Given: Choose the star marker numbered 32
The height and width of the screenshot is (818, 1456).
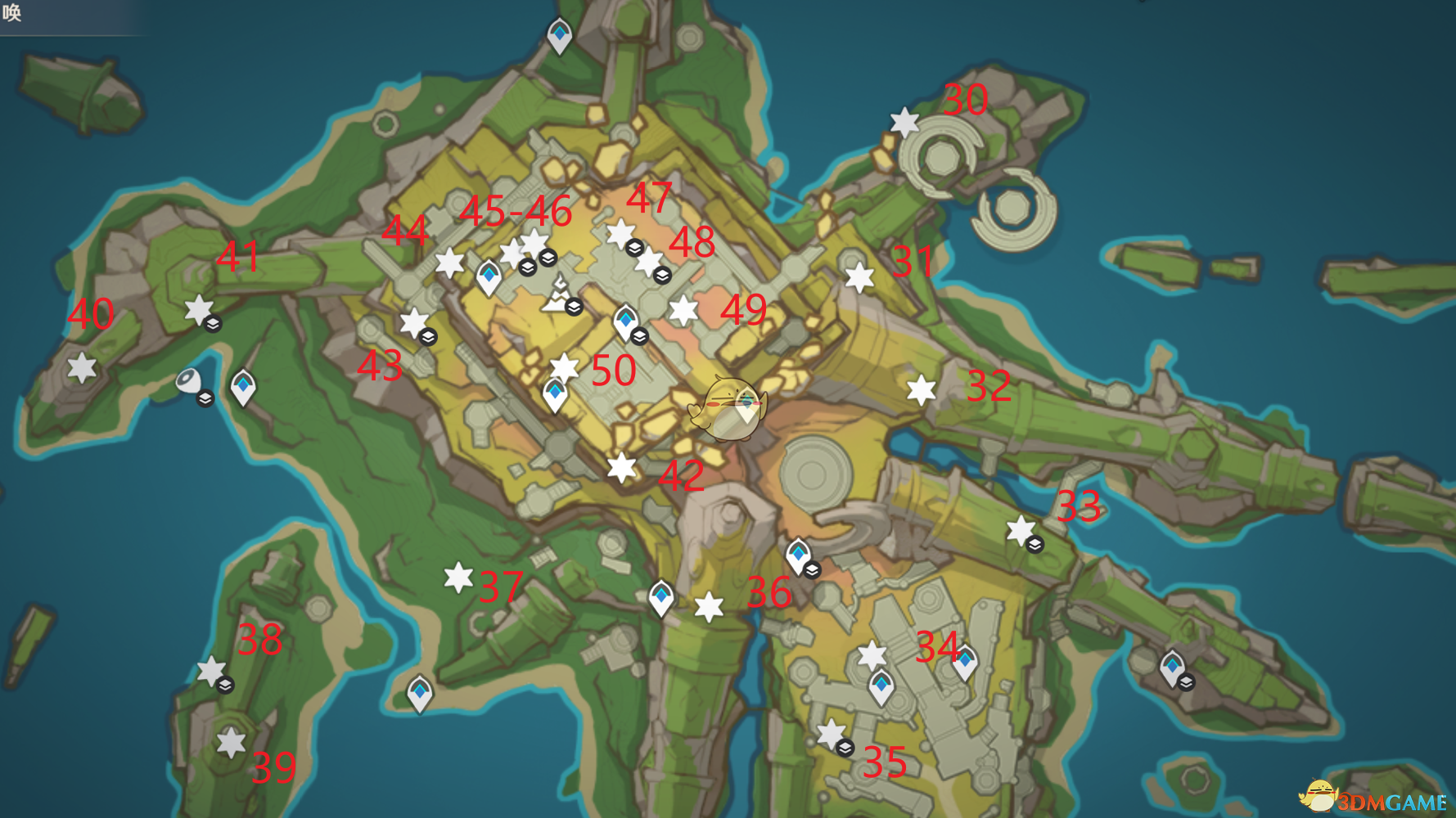Looking at the screenshot, I should 921,389.
